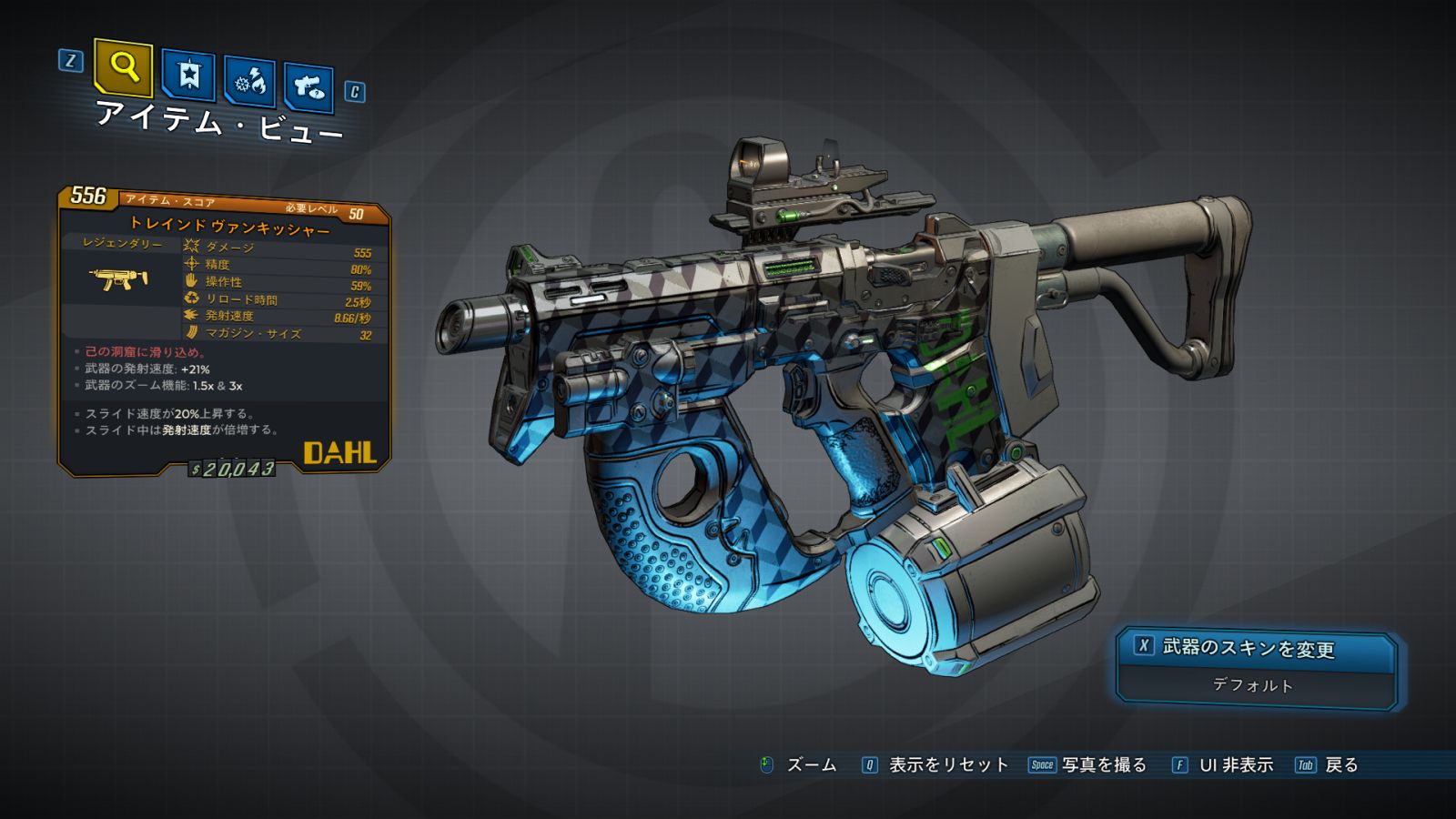The image size is (1456, 819).
Task: Select the magnifying glass Item View tab
Action: (123, 67)
